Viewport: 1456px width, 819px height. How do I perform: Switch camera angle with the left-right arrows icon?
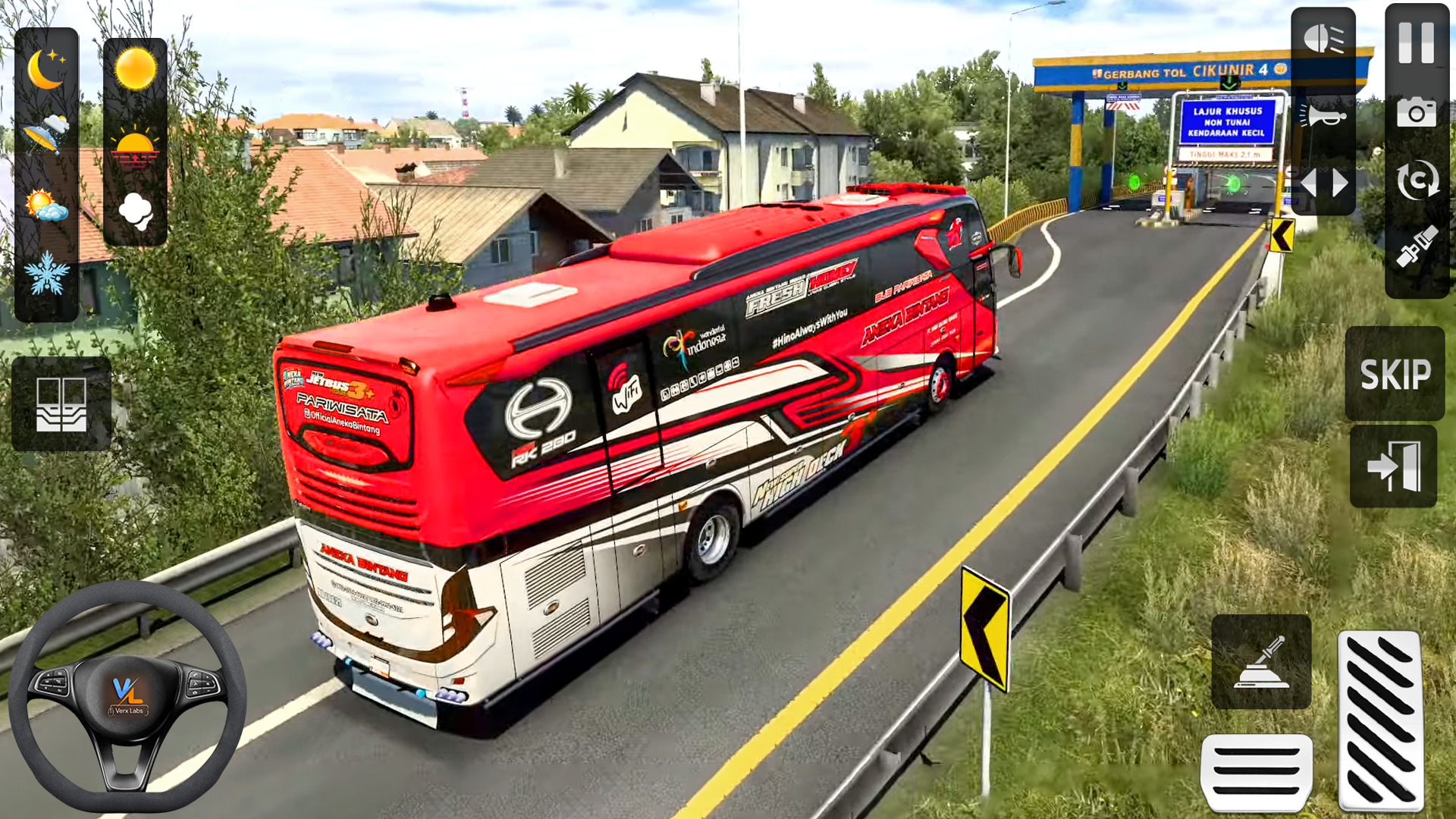coord(1323,182)
